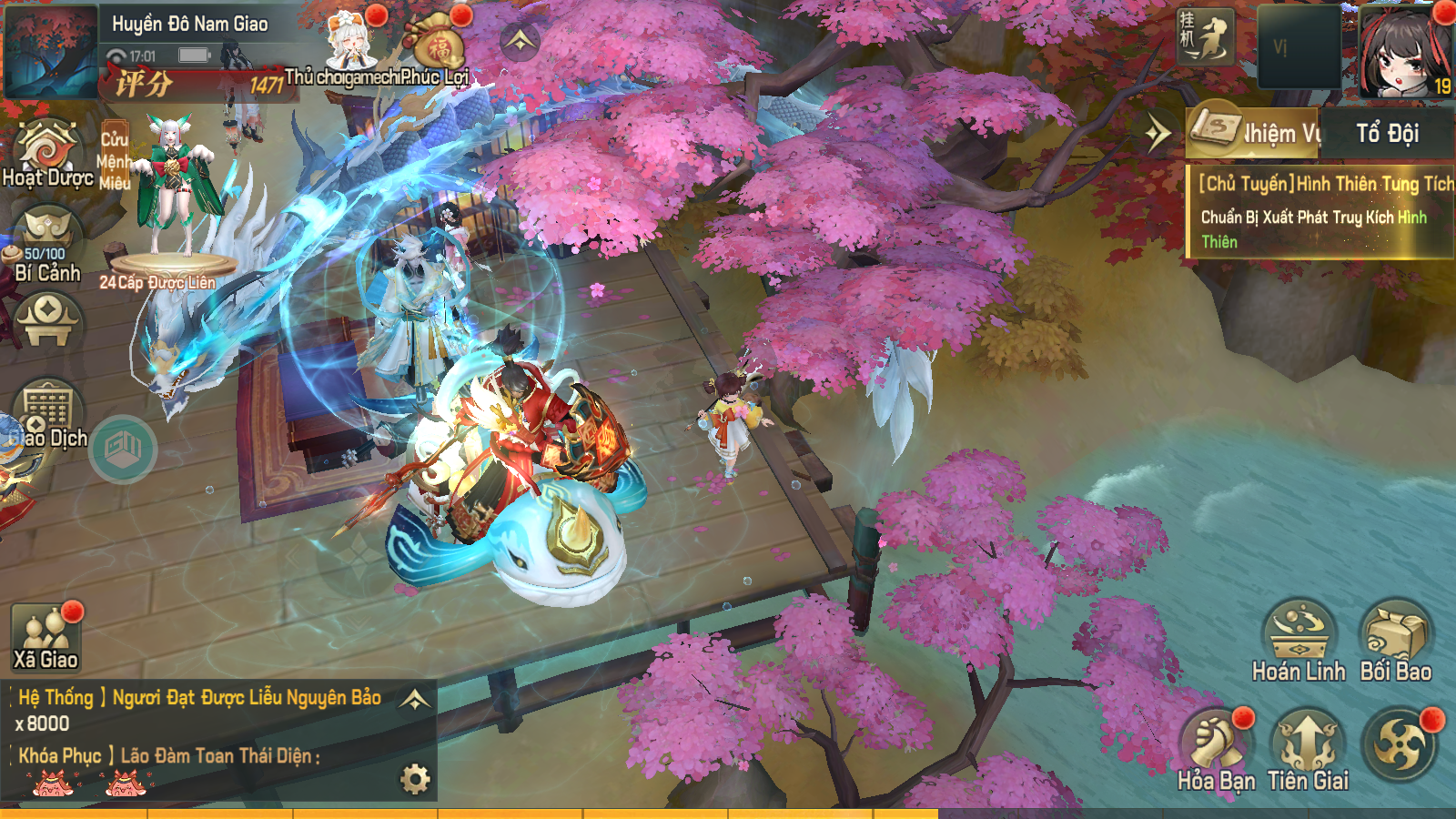Open the Giao Dịch trade icon
The height and width of the screenshot is (819, 1456).
[x=47, y=414]
